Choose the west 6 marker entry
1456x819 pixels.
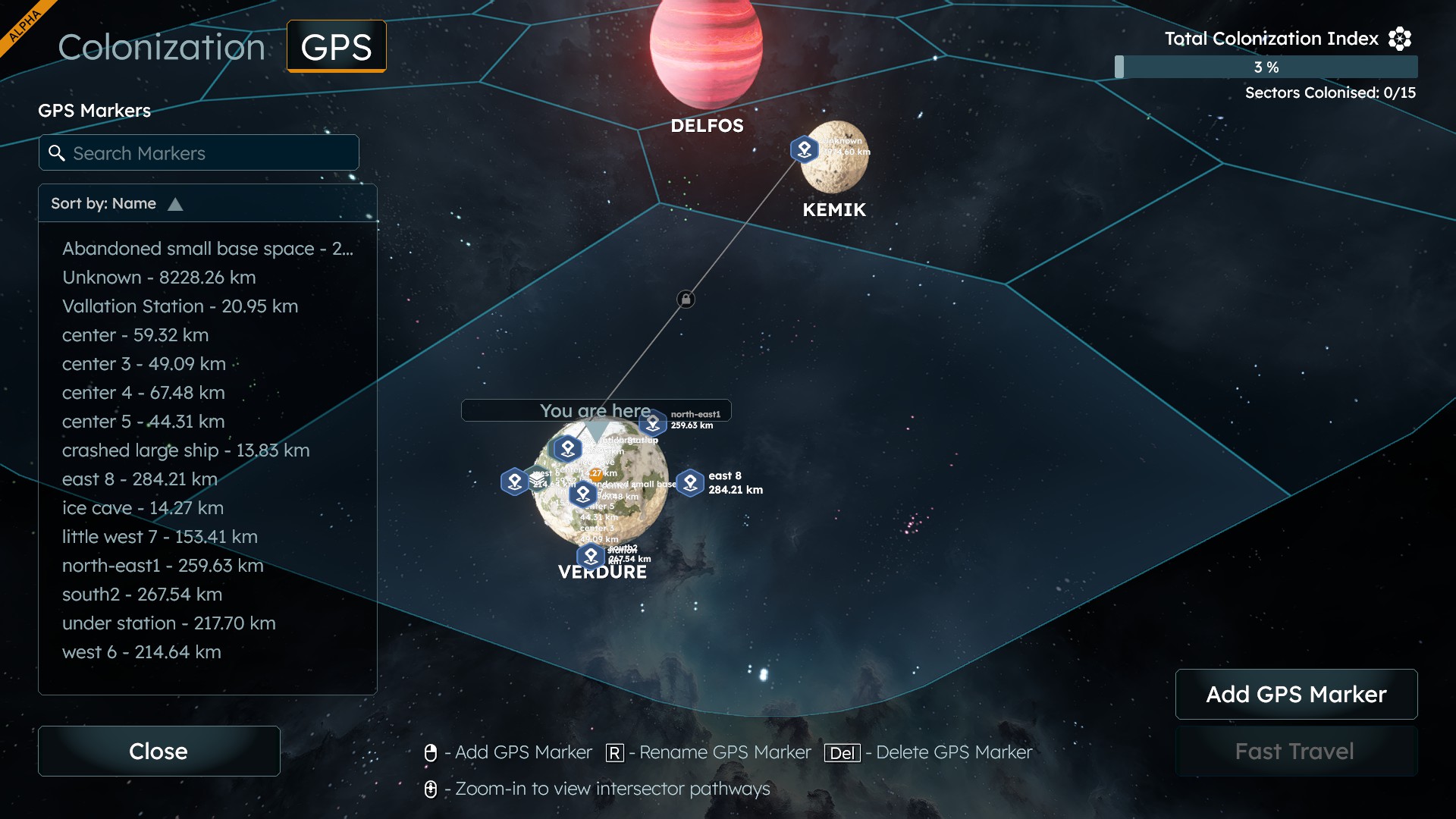[x=142, y=652]
